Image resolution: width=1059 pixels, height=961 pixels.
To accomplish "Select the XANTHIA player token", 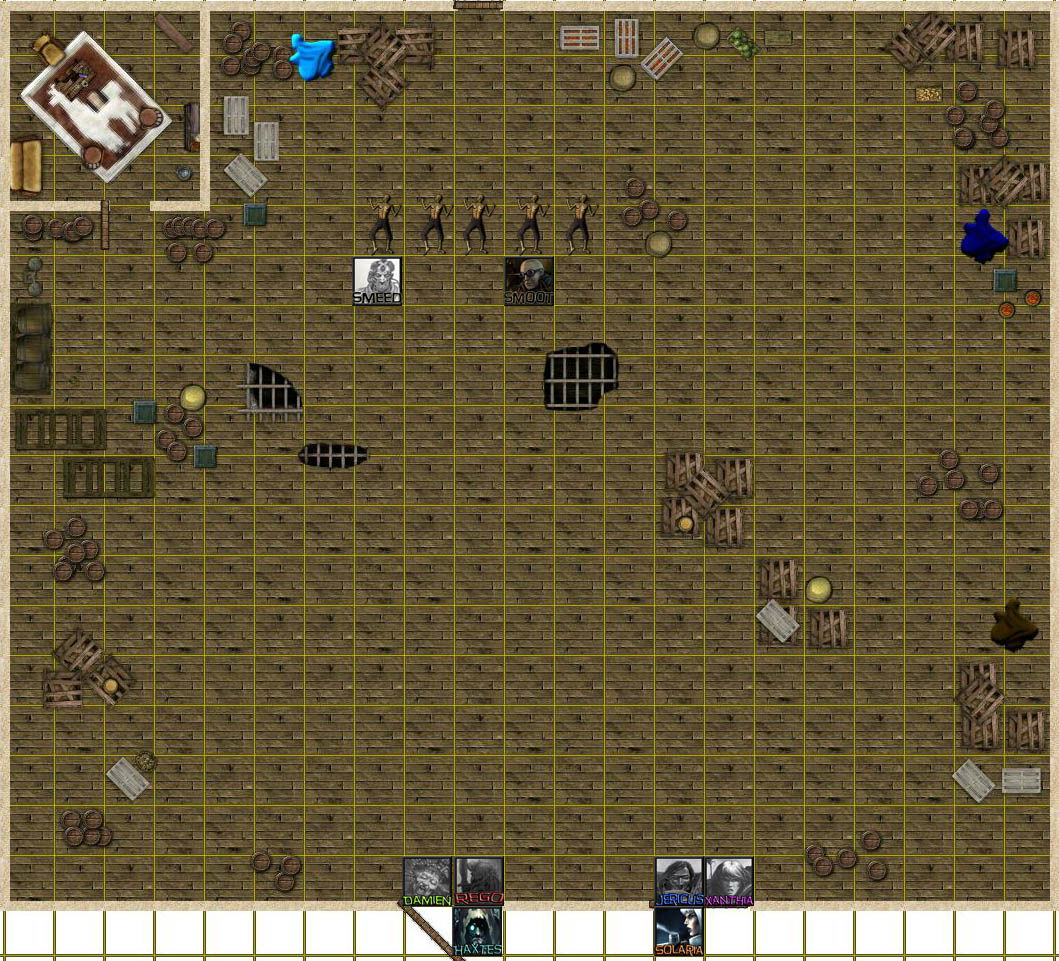I will coord(729,881).
